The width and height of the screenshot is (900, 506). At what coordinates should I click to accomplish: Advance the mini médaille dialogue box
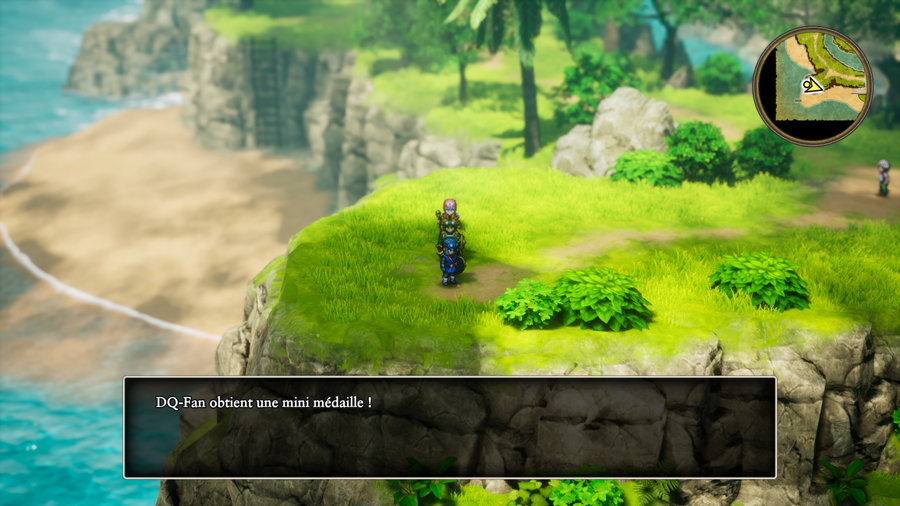click(449, 427)
